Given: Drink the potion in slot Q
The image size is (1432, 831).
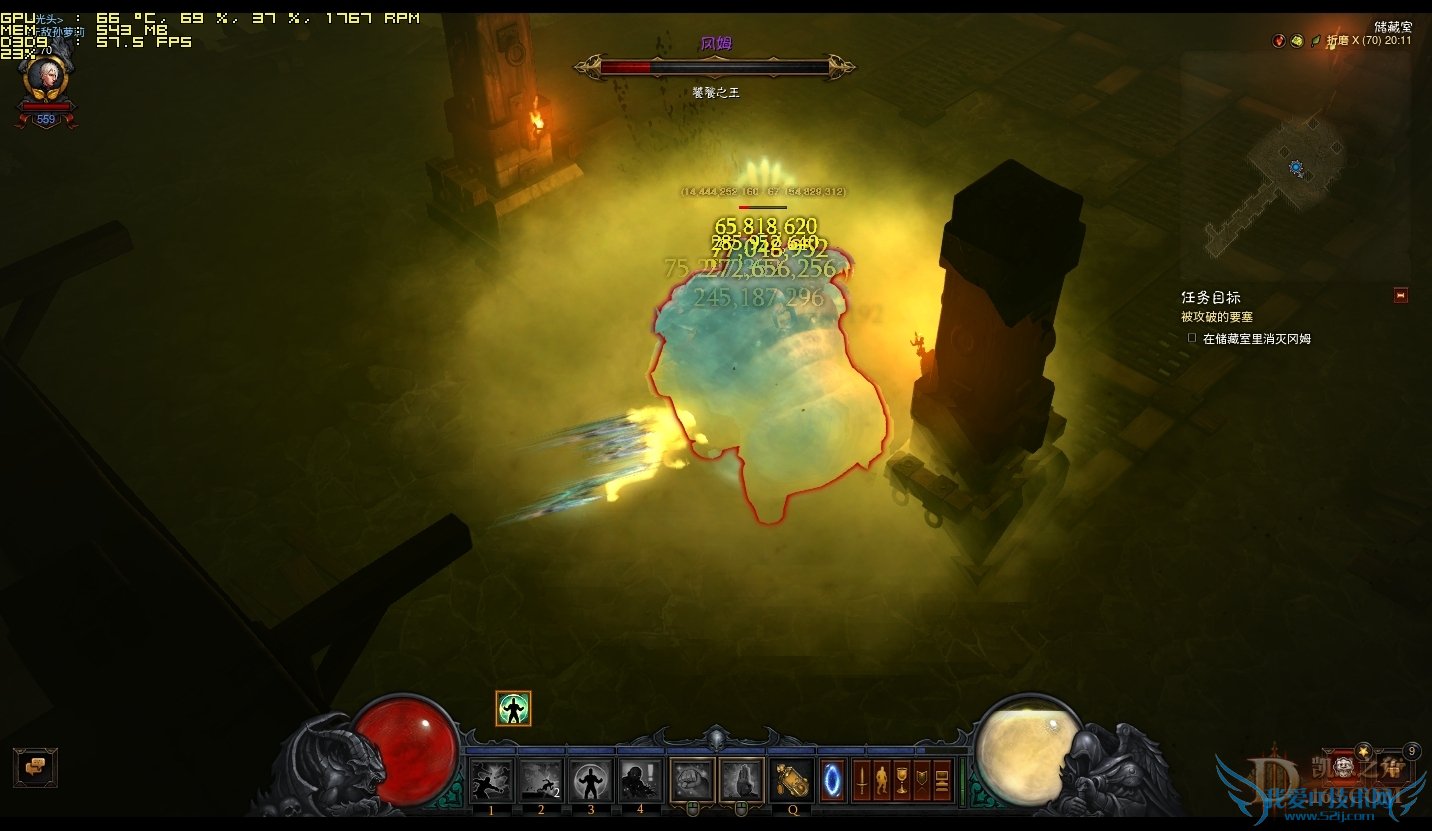Looking at the screenshot, I should 792,781.
